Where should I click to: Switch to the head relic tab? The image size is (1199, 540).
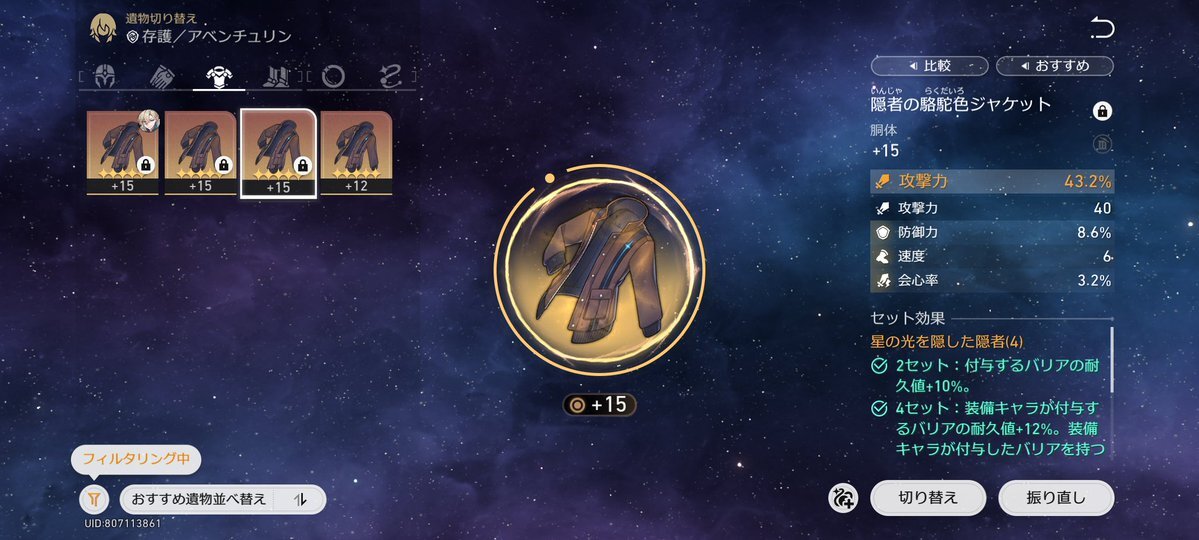click(104, 76)
